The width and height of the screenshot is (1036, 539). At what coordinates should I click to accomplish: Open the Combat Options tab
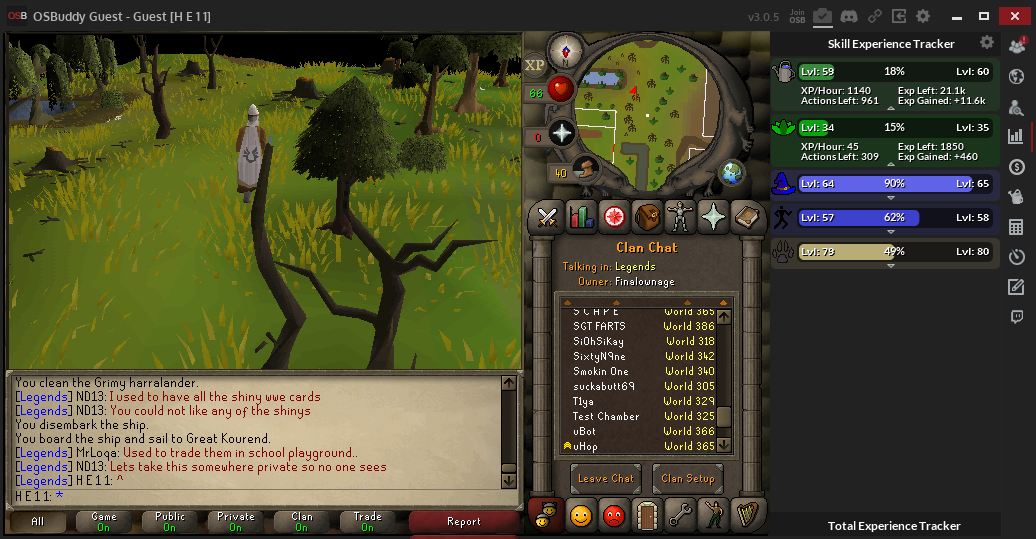coord(547,216)
